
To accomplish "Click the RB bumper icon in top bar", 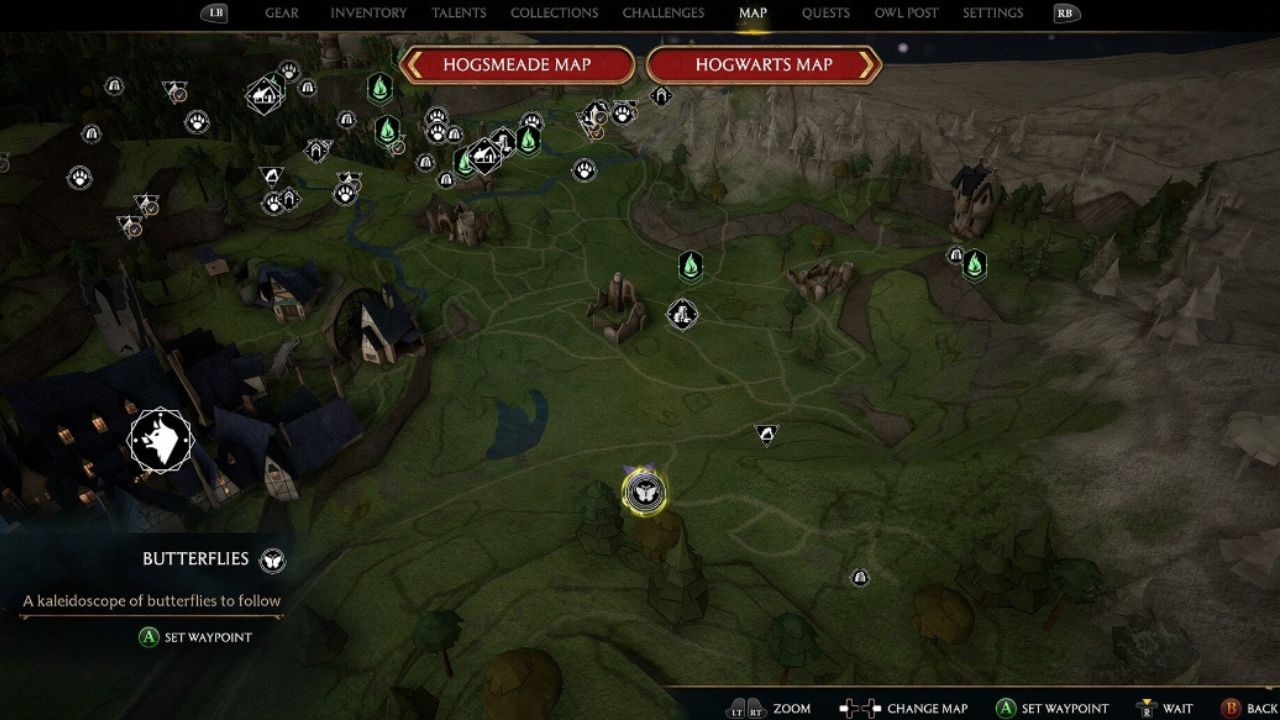I will click(1064, 13).
